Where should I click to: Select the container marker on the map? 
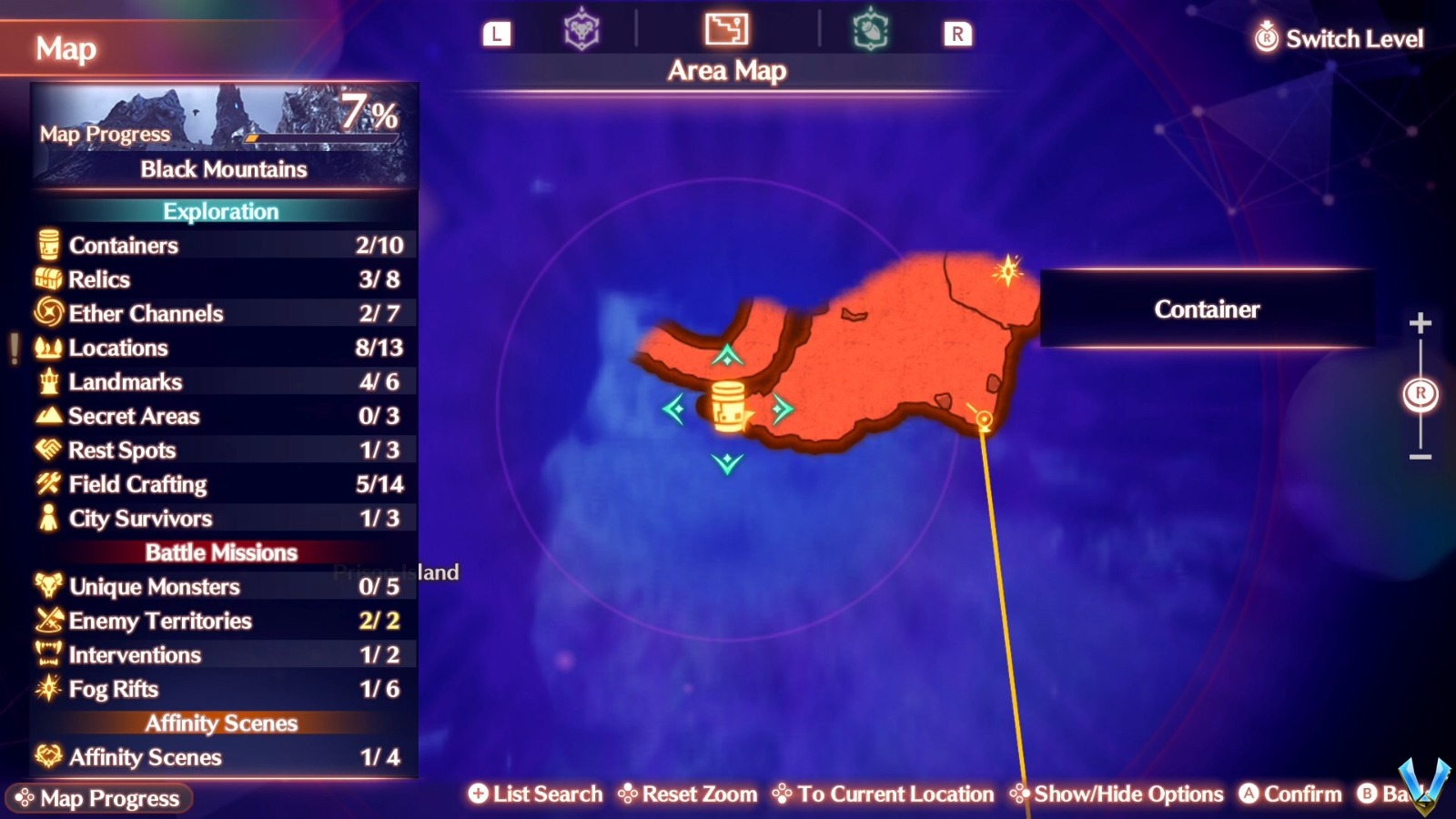pyautogui.click(x=728, y=408)
